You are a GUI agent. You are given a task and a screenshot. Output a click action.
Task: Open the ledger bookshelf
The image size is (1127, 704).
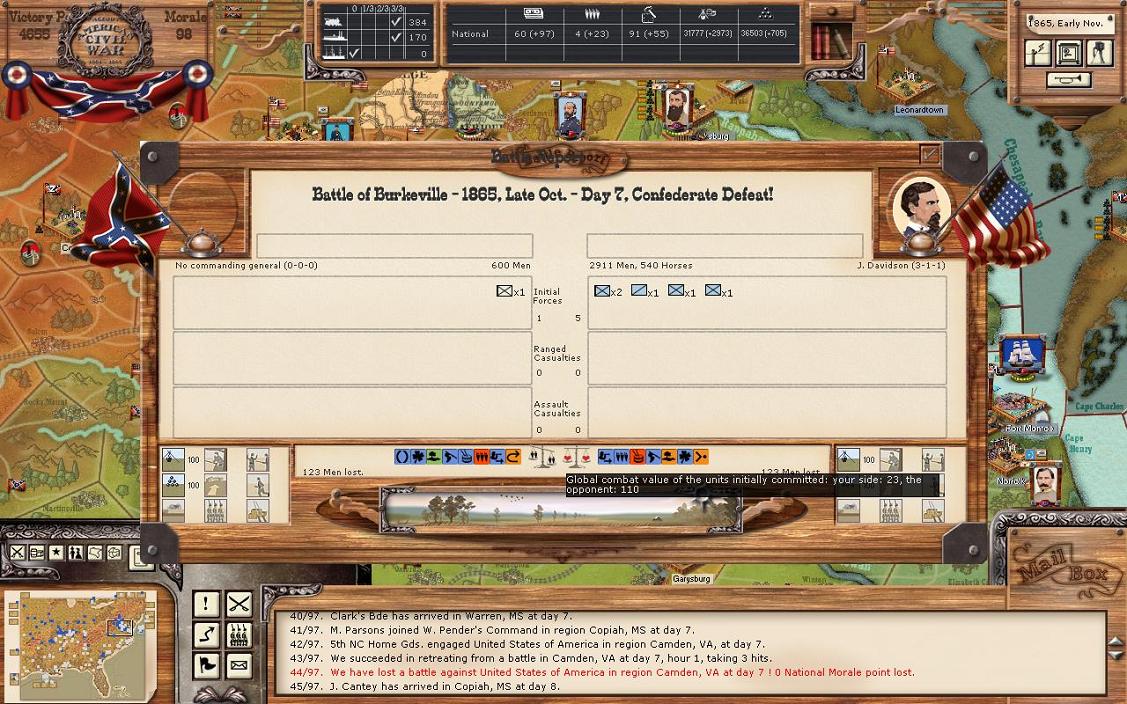pos(826,41)
